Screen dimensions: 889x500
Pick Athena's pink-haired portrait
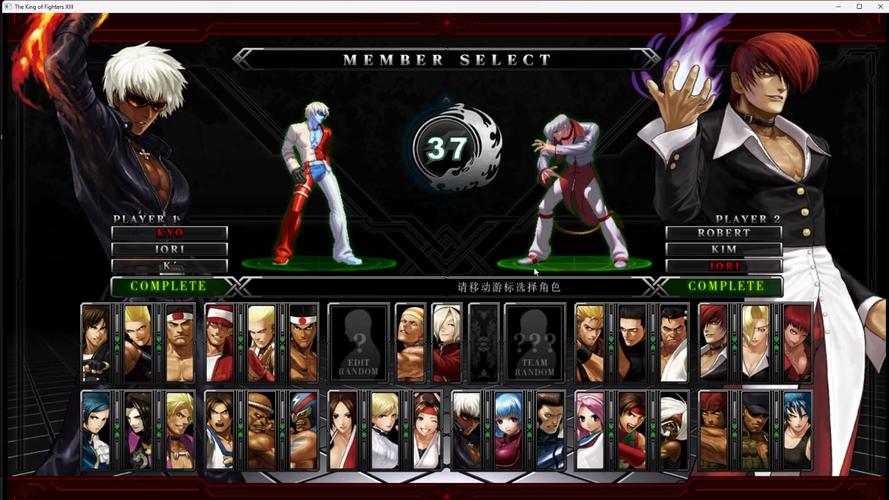589,430
